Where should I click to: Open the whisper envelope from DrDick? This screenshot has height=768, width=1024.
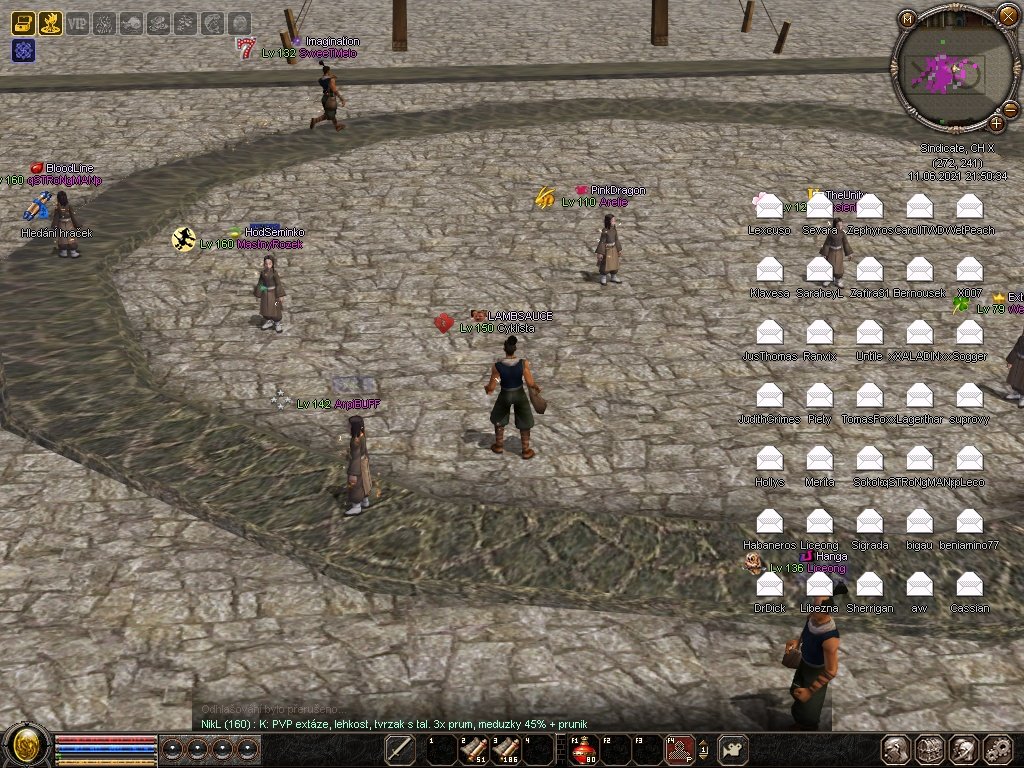769,585
